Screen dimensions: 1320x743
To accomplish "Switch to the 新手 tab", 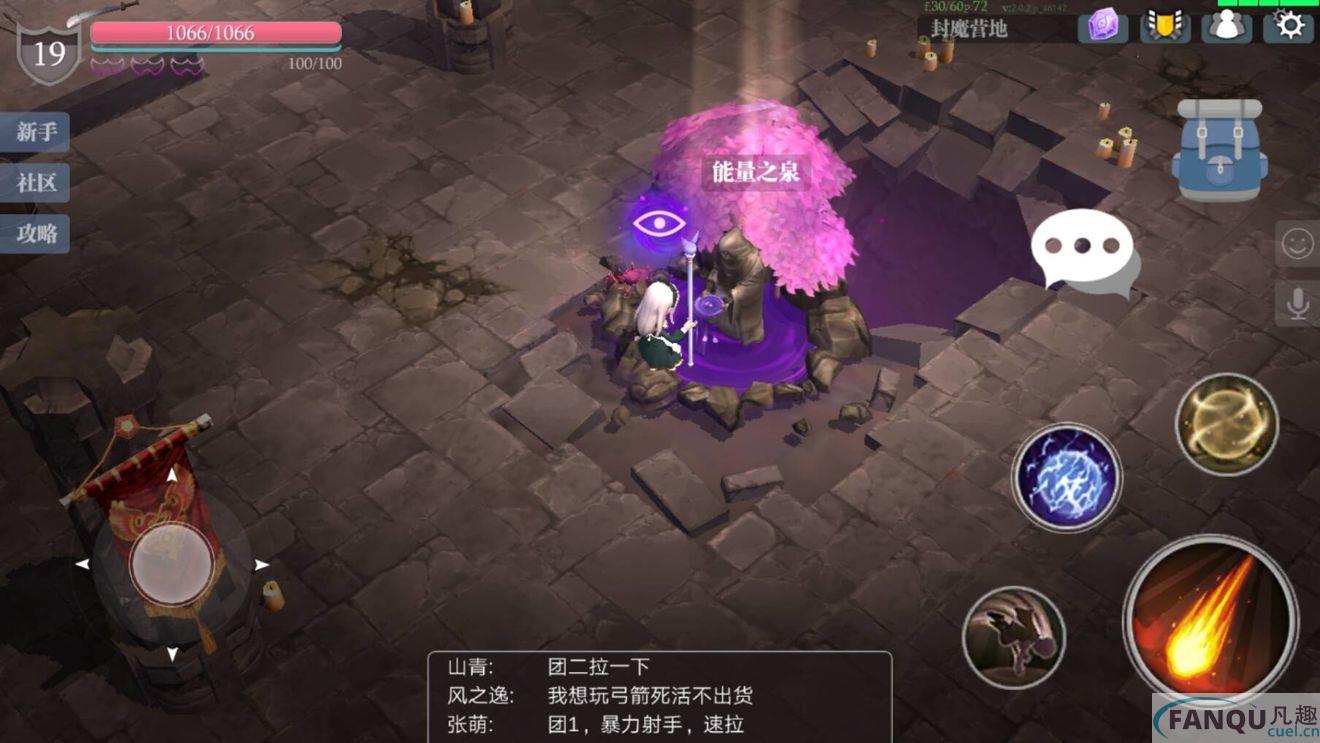I will point(35,133).
